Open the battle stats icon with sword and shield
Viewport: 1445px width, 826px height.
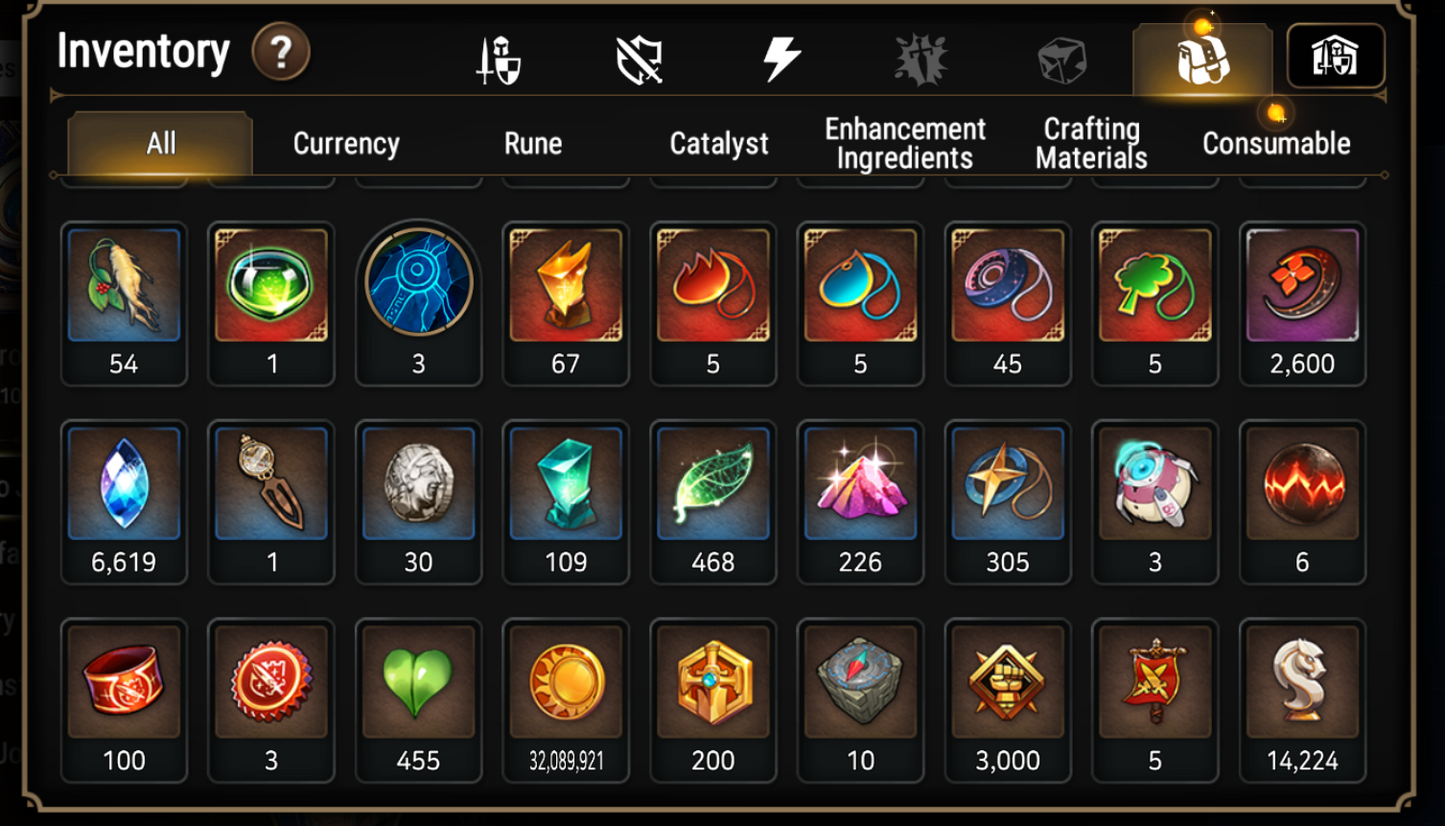pos(495,57)
